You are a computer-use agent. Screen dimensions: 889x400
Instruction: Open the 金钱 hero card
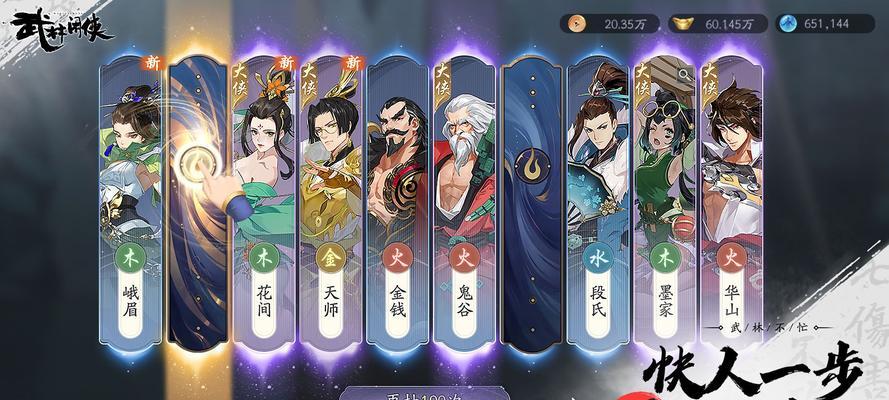click(x=398, y=200)
